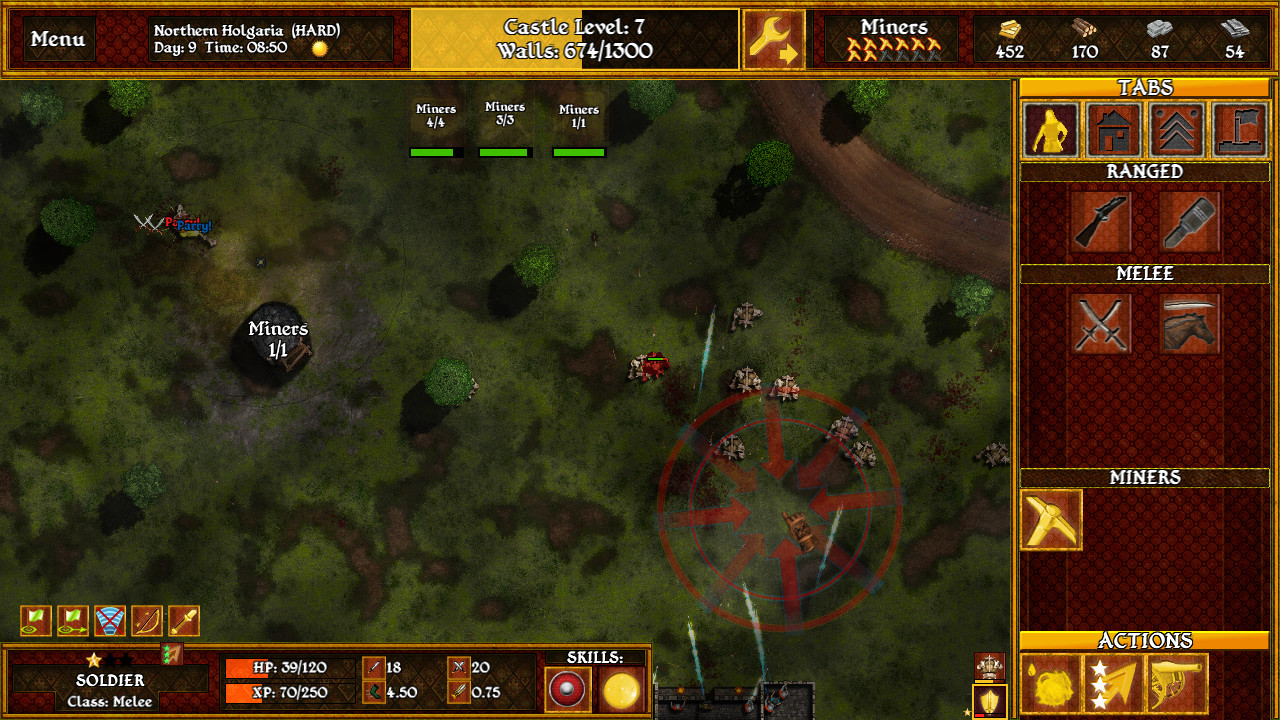Open the Menu button
The width and height of the screenshot is (1280, 720).
[56, 40]
